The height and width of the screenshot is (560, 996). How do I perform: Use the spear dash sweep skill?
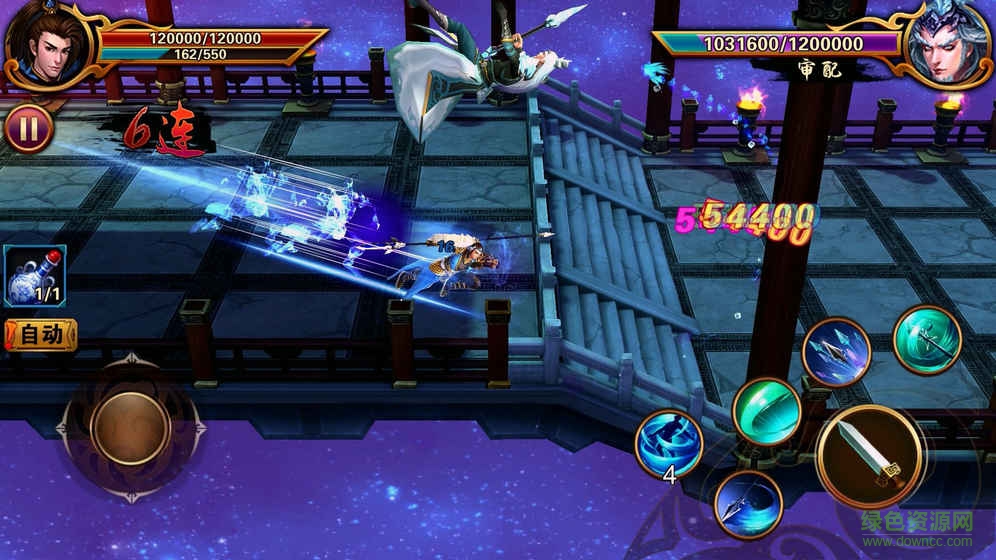click(748, 504)
